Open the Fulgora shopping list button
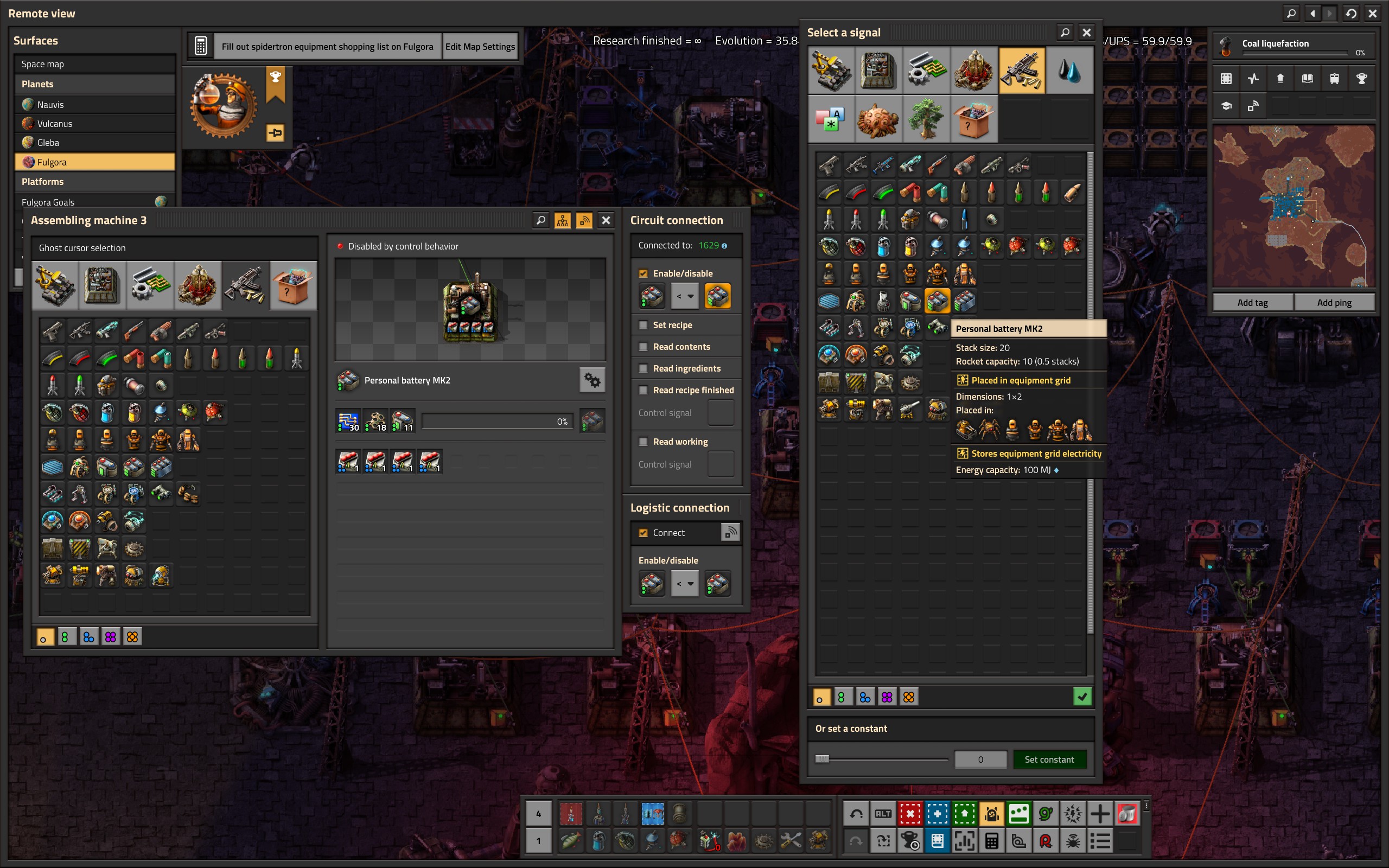This screenshot has width=1389, height=868. 327,47
